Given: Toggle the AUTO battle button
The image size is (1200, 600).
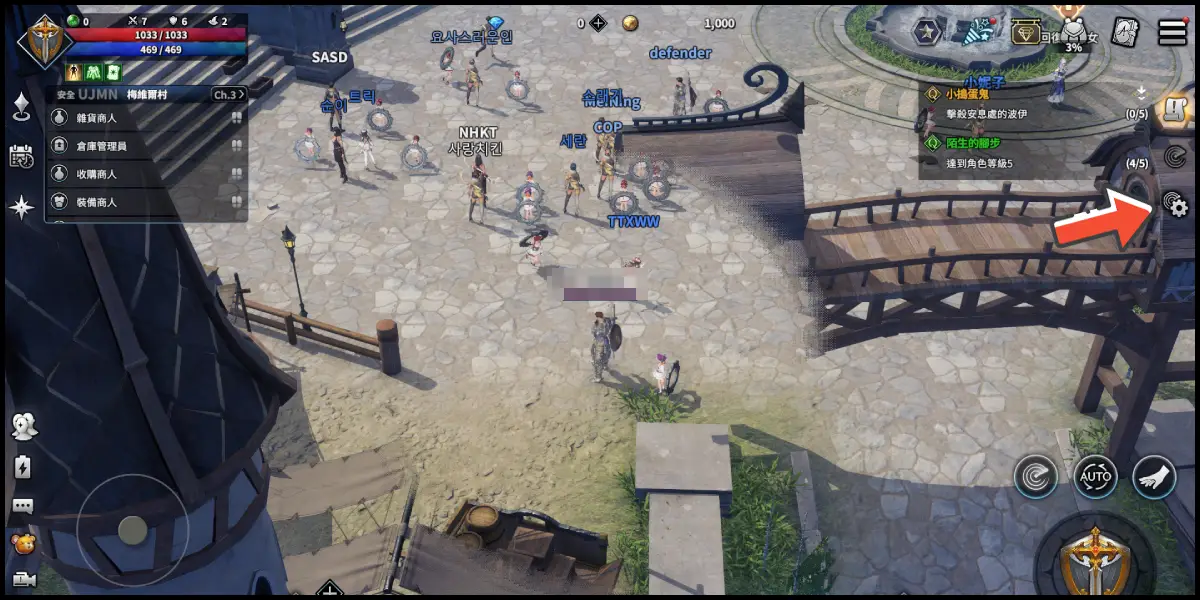Looking at the screenshot, I should point(1095,477).
